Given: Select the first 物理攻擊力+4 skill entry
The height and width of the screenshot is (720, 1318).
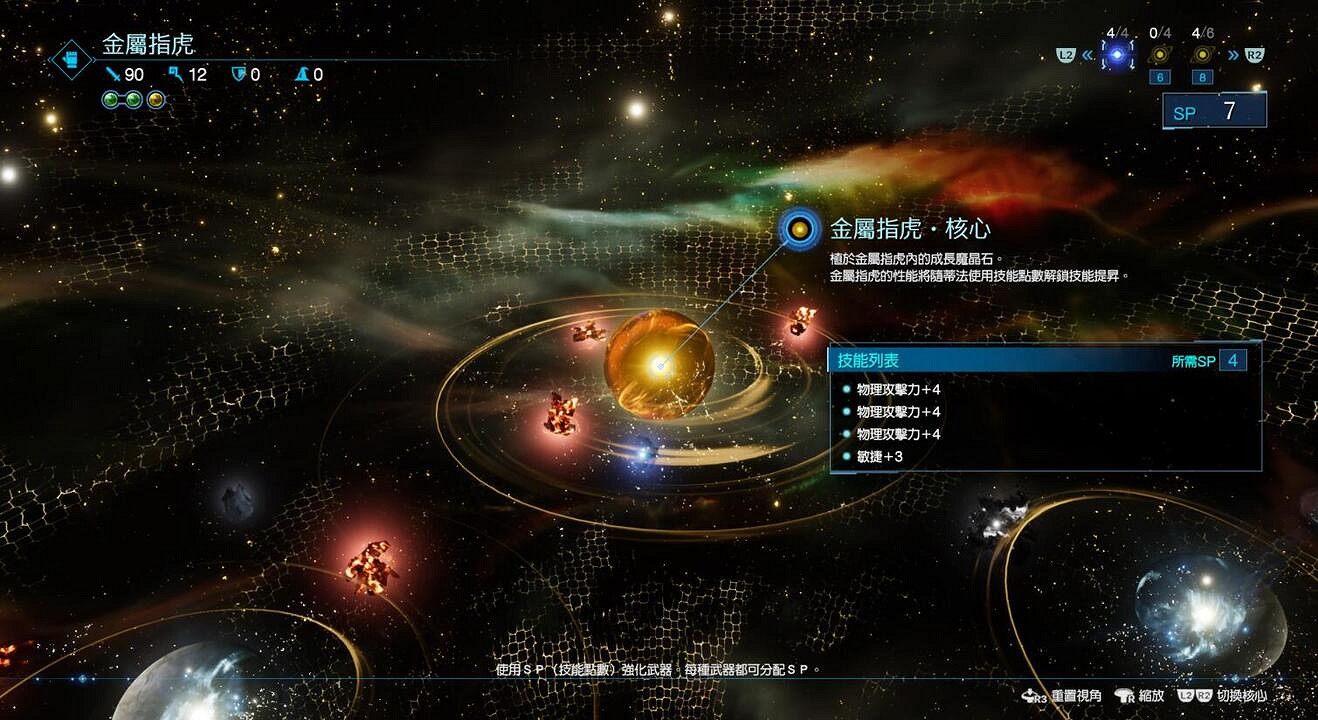Looking at the screenshot, I should [898, 390].
